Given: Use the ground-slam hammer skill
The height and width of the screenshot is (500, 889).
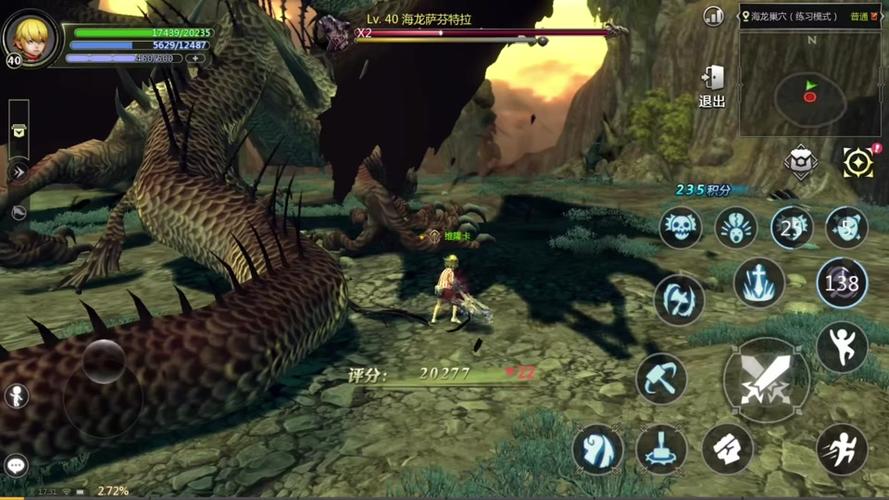Looking at the screenshot, I should (x=661, y=448).
